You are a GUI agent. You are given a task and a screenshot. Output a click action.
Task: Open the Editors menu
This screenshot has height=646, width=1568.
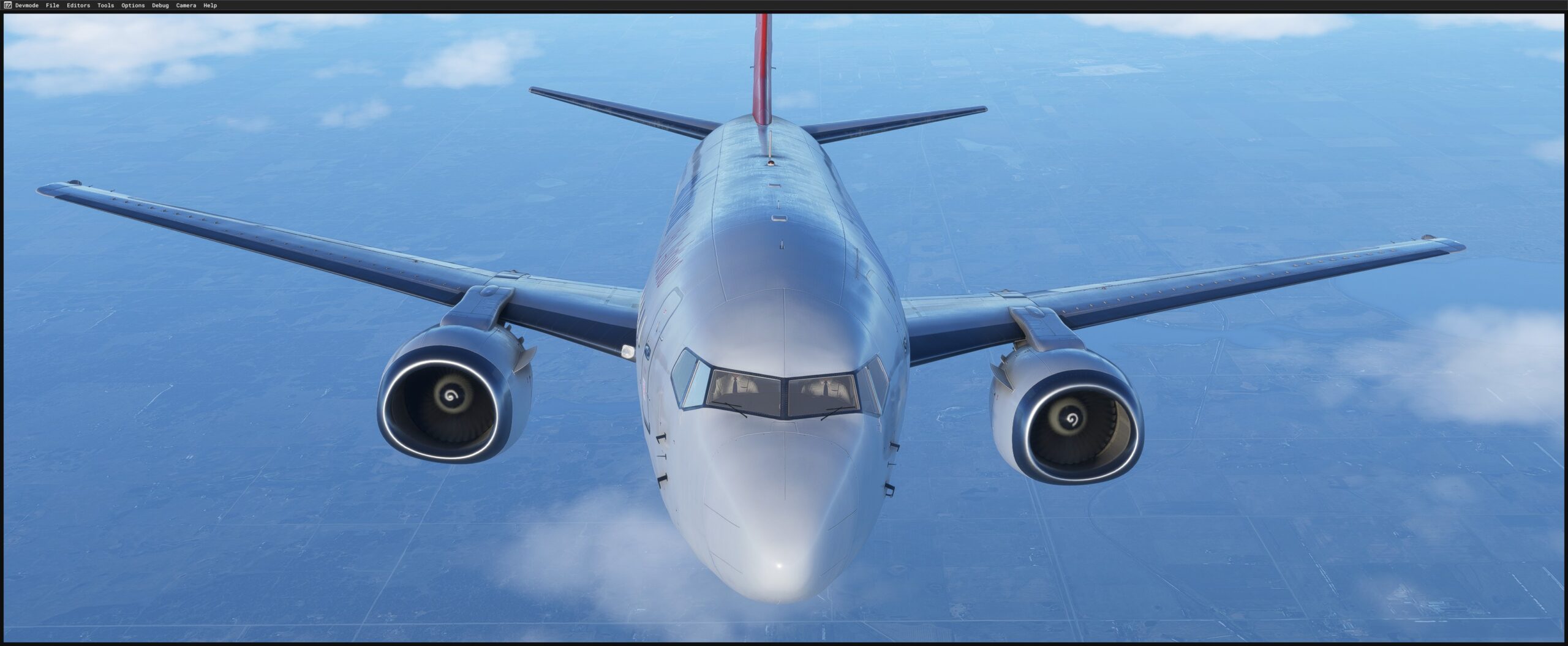coord(79,5)
